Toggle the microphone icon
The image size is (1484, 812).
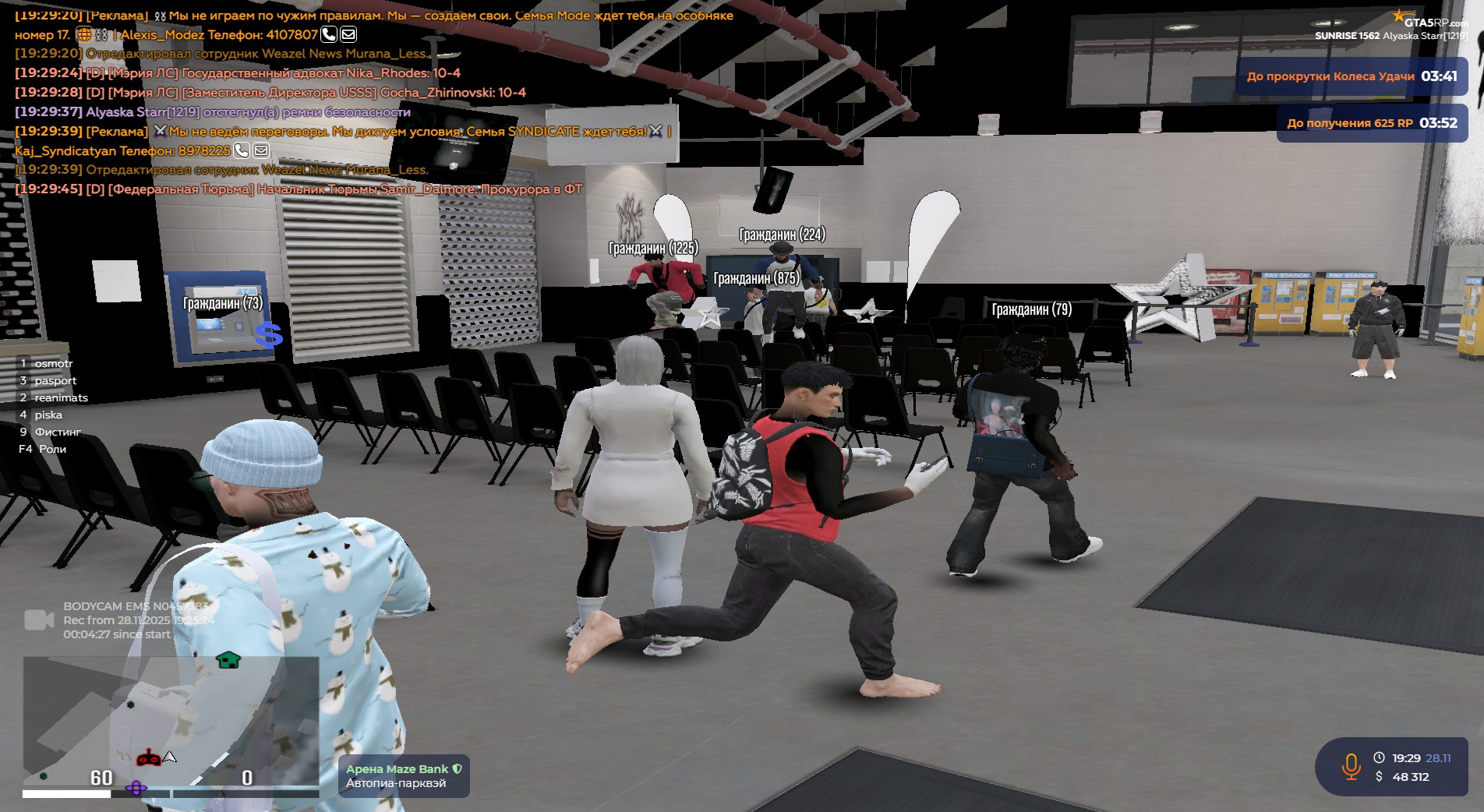pyautogui.click(x=1351, y=767)
